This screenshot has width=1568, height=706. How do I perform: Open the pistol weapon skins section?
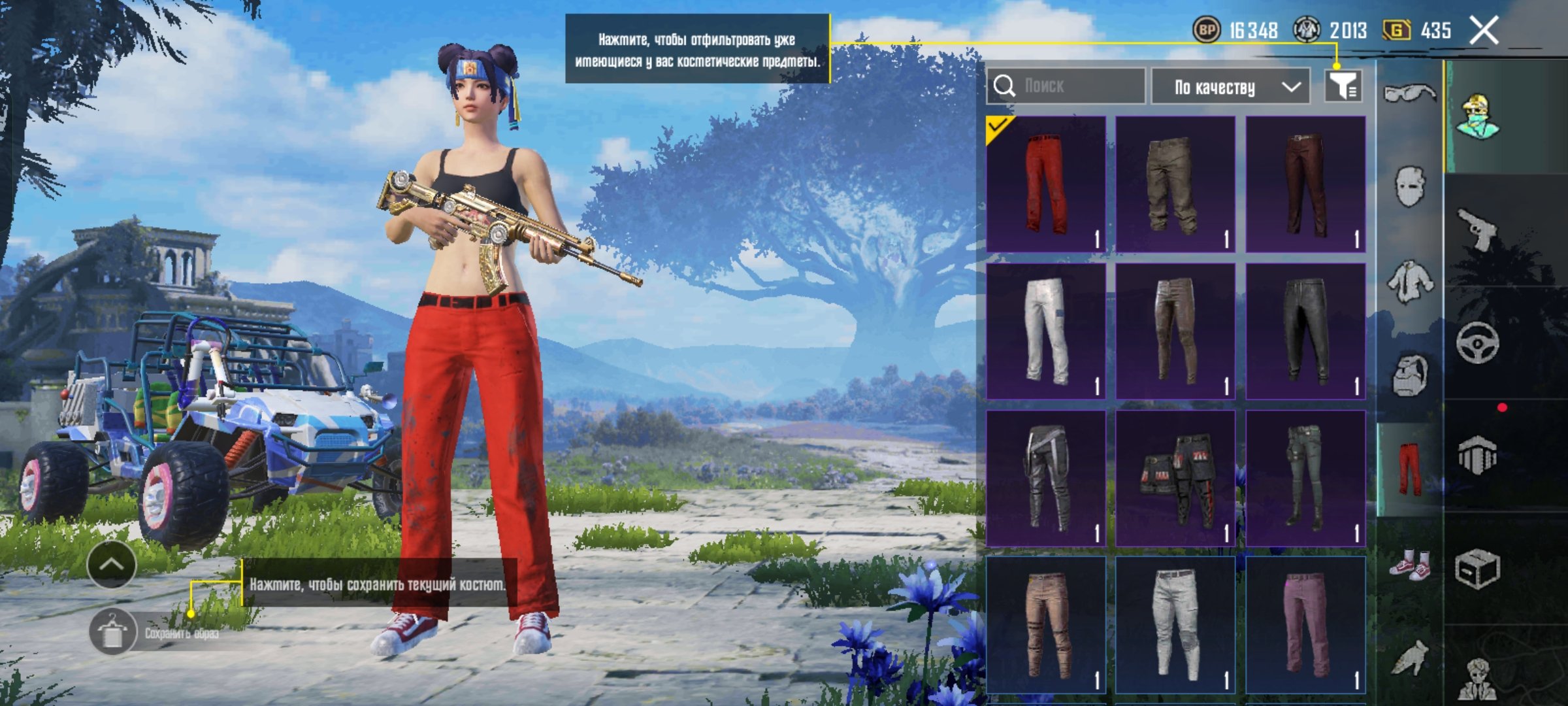(1478, 229)
